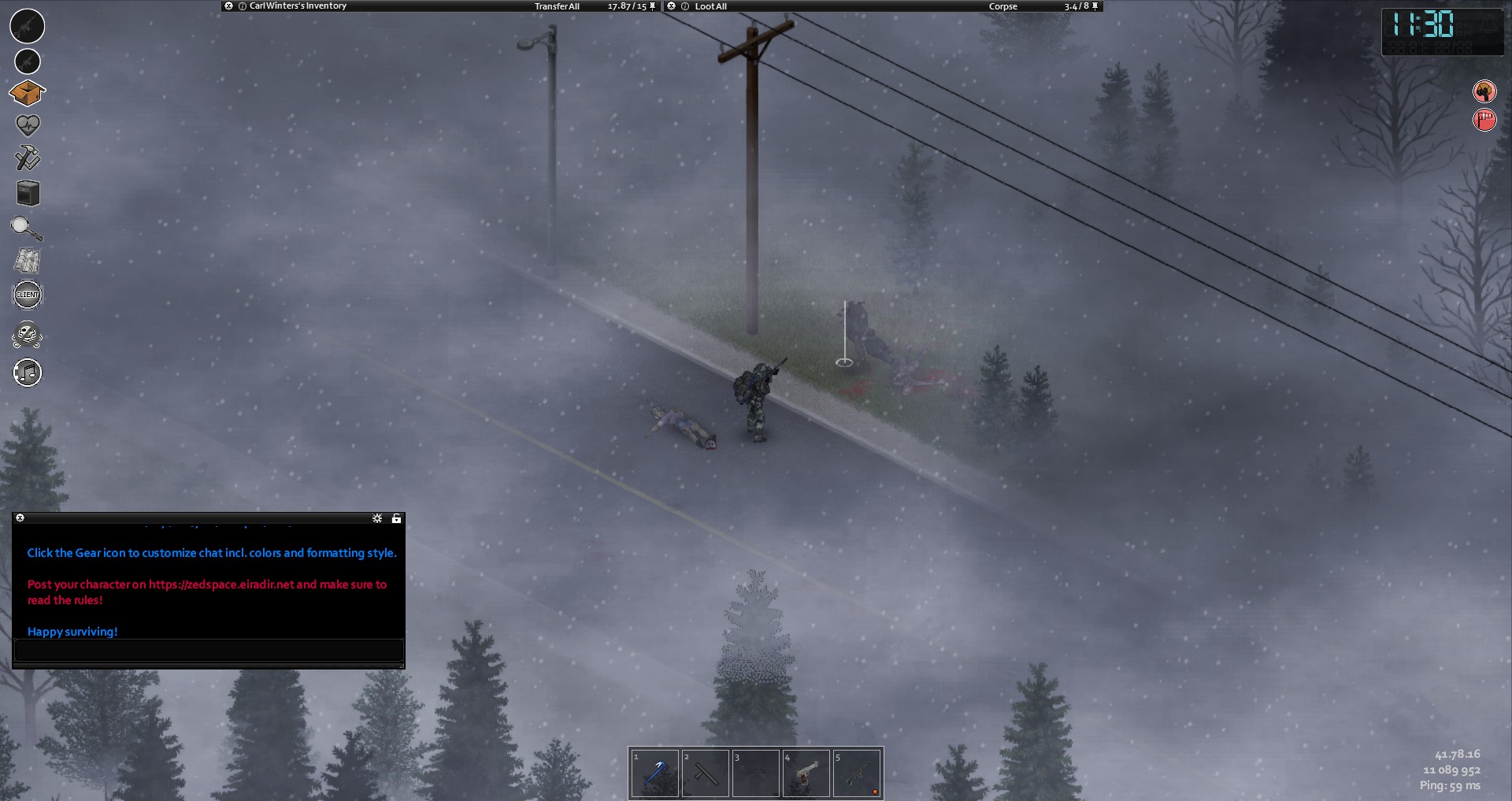Select the primary weapon rifle circle
1512x801 pixels.
pyautogui.click(x=28, y=26)
